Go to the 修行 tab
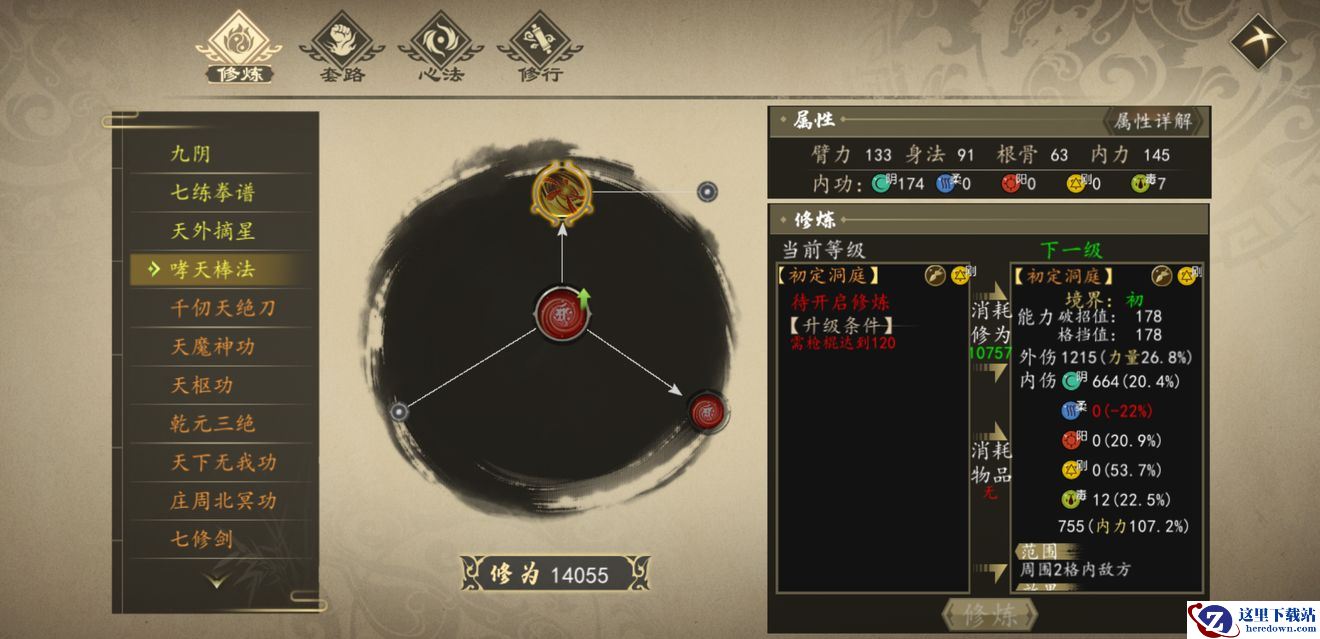This screenshot has height=639, width=1320. [x=540, y=46]
